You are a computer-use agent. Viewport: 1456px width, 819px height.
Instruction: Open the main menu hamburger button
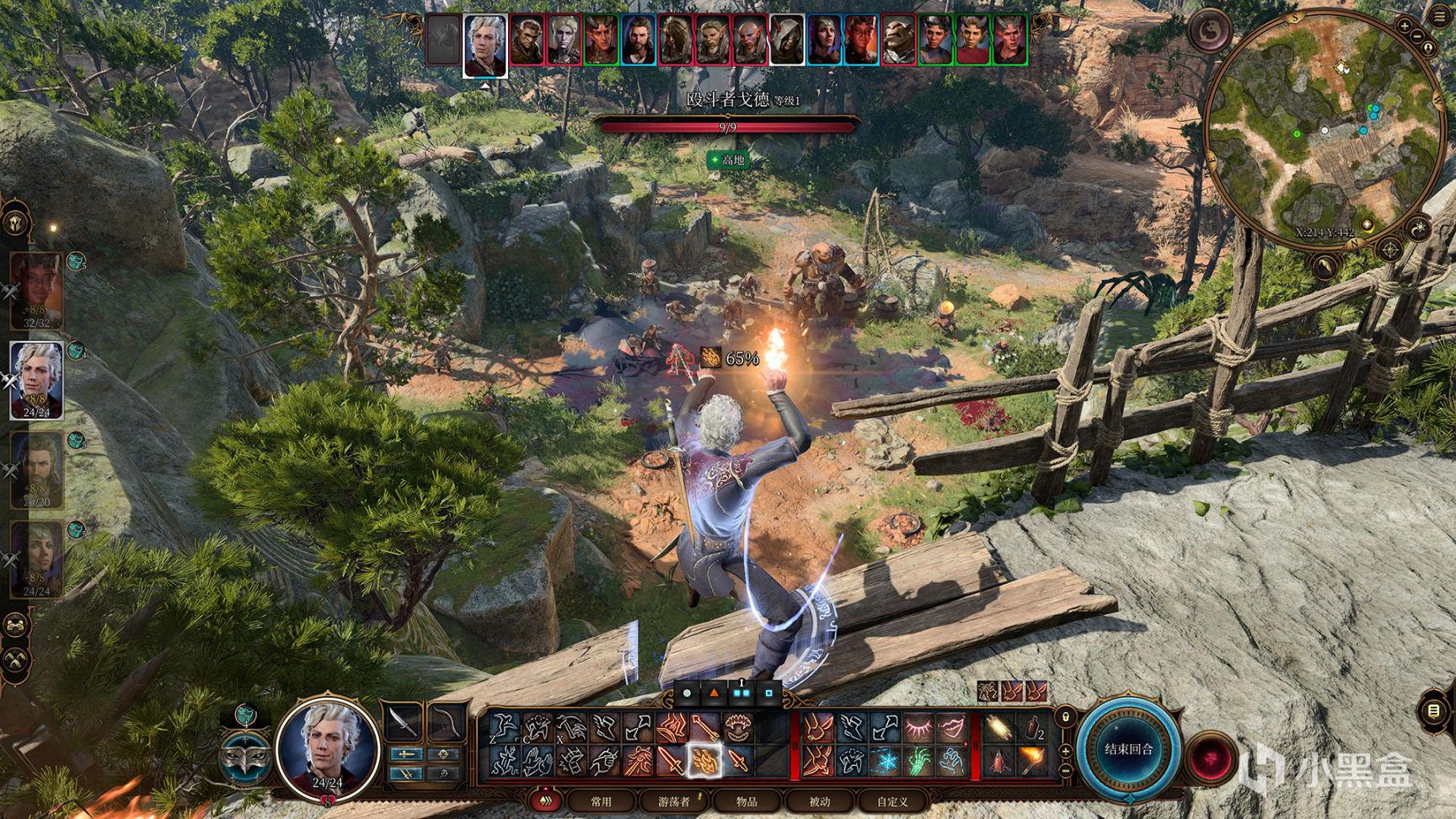[1439, 16]
